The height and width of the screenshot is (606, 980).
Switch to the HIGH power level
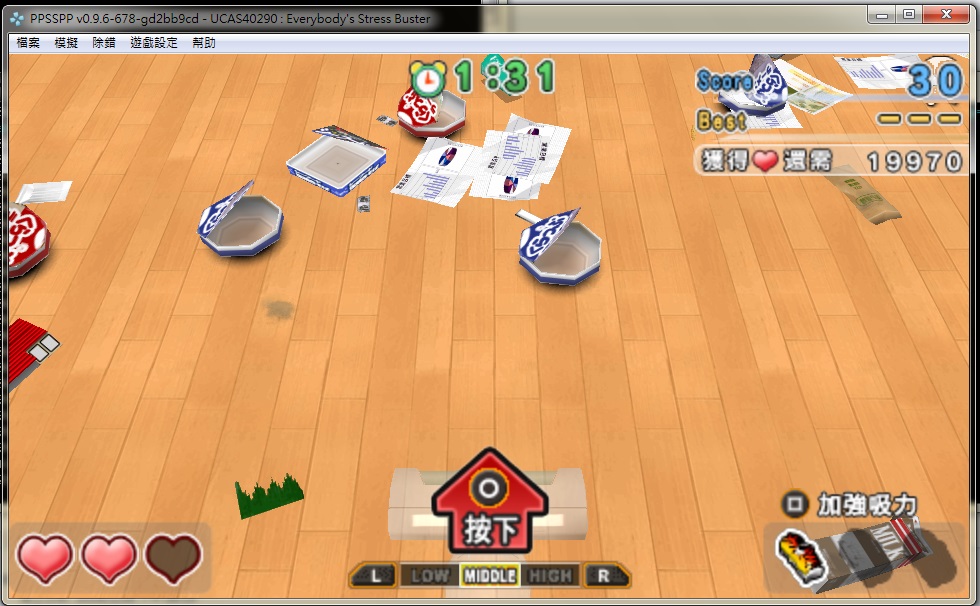(550, 575)
